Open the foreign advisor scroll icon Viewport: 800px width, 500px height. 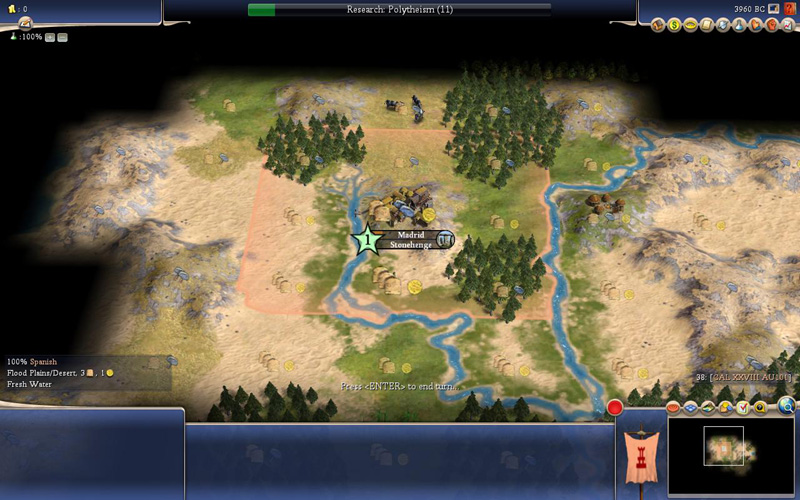coord(706,25)
